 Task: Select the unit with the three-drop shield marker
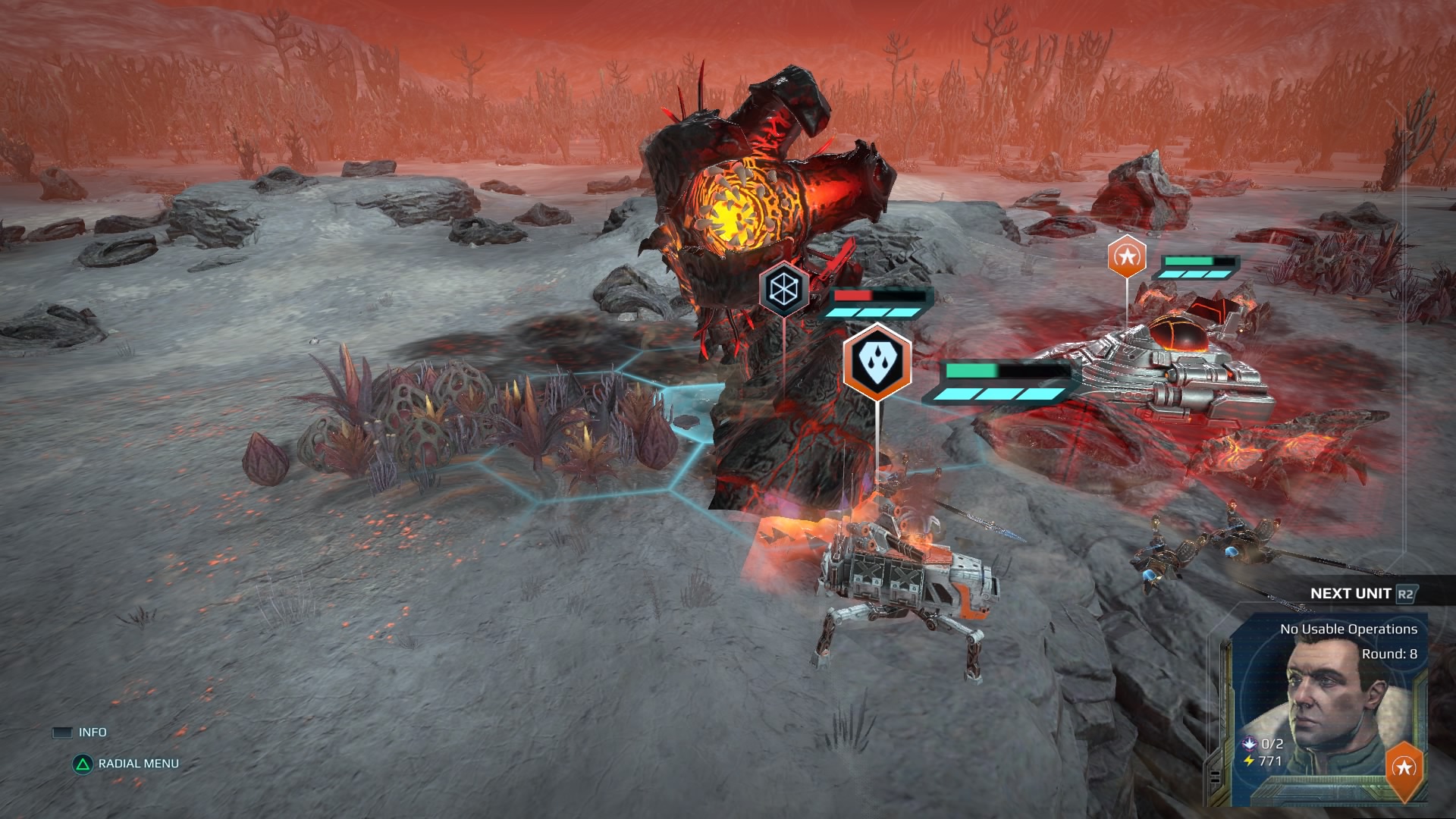[877, 362]
